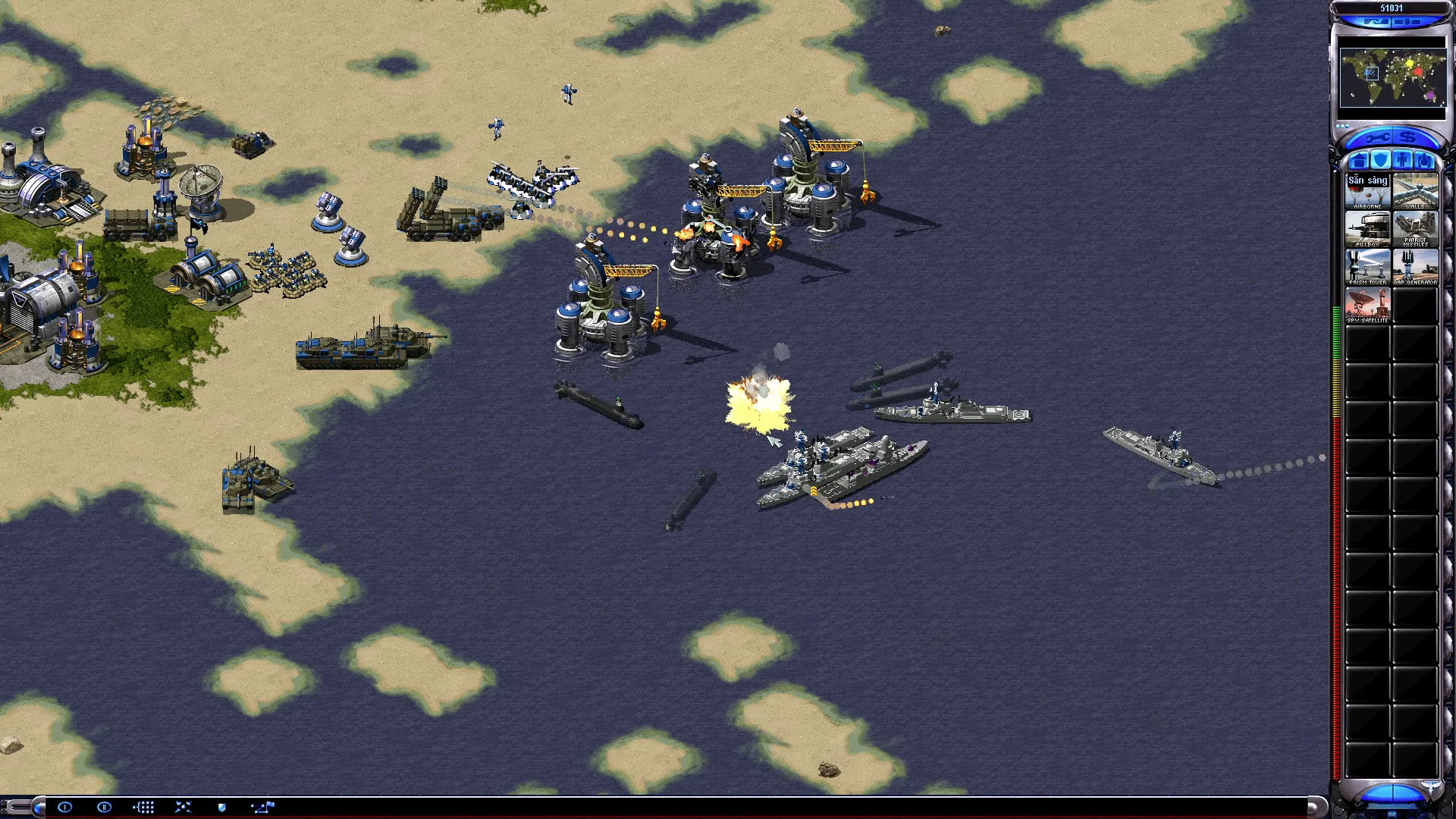This screenshot has height=819, width=1456.
Task: Start building the Spy Satellite
Action: pos(1369,304)
